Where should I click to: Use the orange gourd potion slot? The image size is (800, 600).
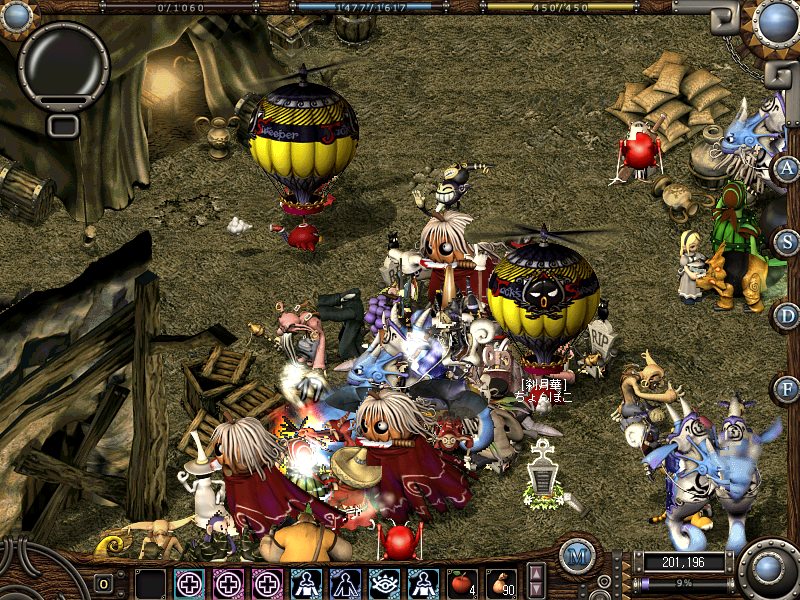(501, 582)
